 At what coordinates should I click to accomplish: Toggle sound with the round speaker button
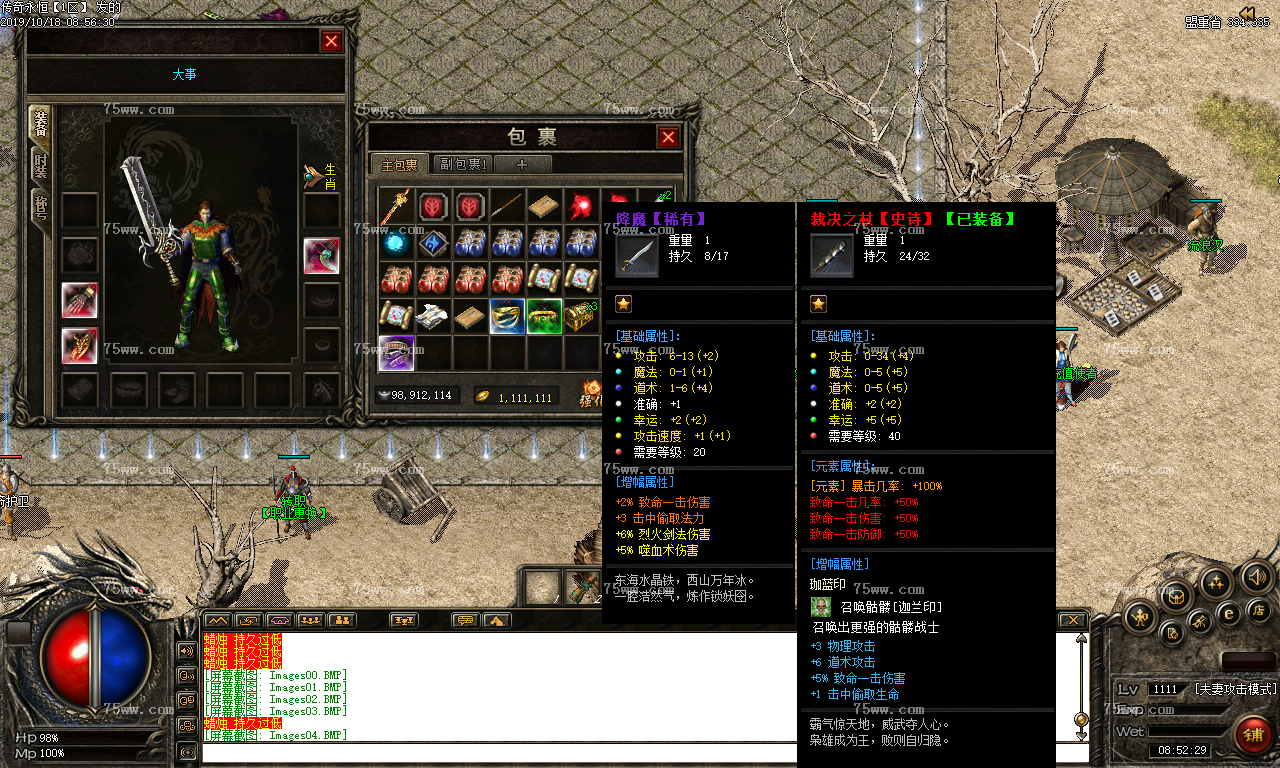tap(1256, 577)
